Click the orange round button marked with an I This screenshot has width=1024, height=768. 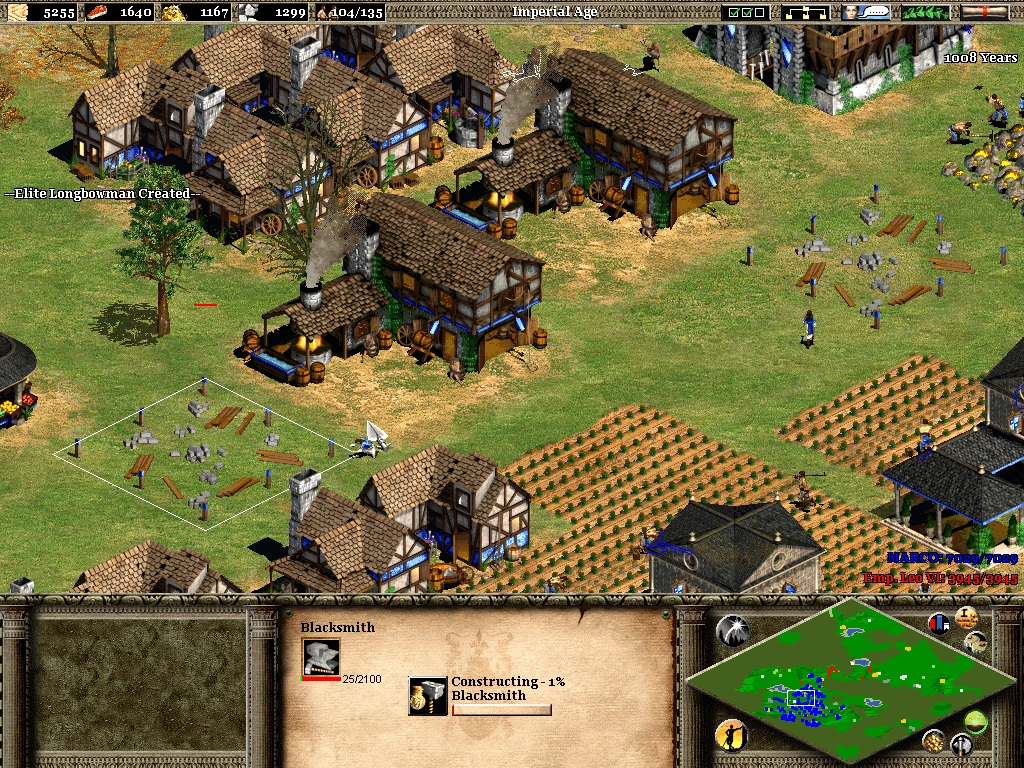tap(966, 617)
